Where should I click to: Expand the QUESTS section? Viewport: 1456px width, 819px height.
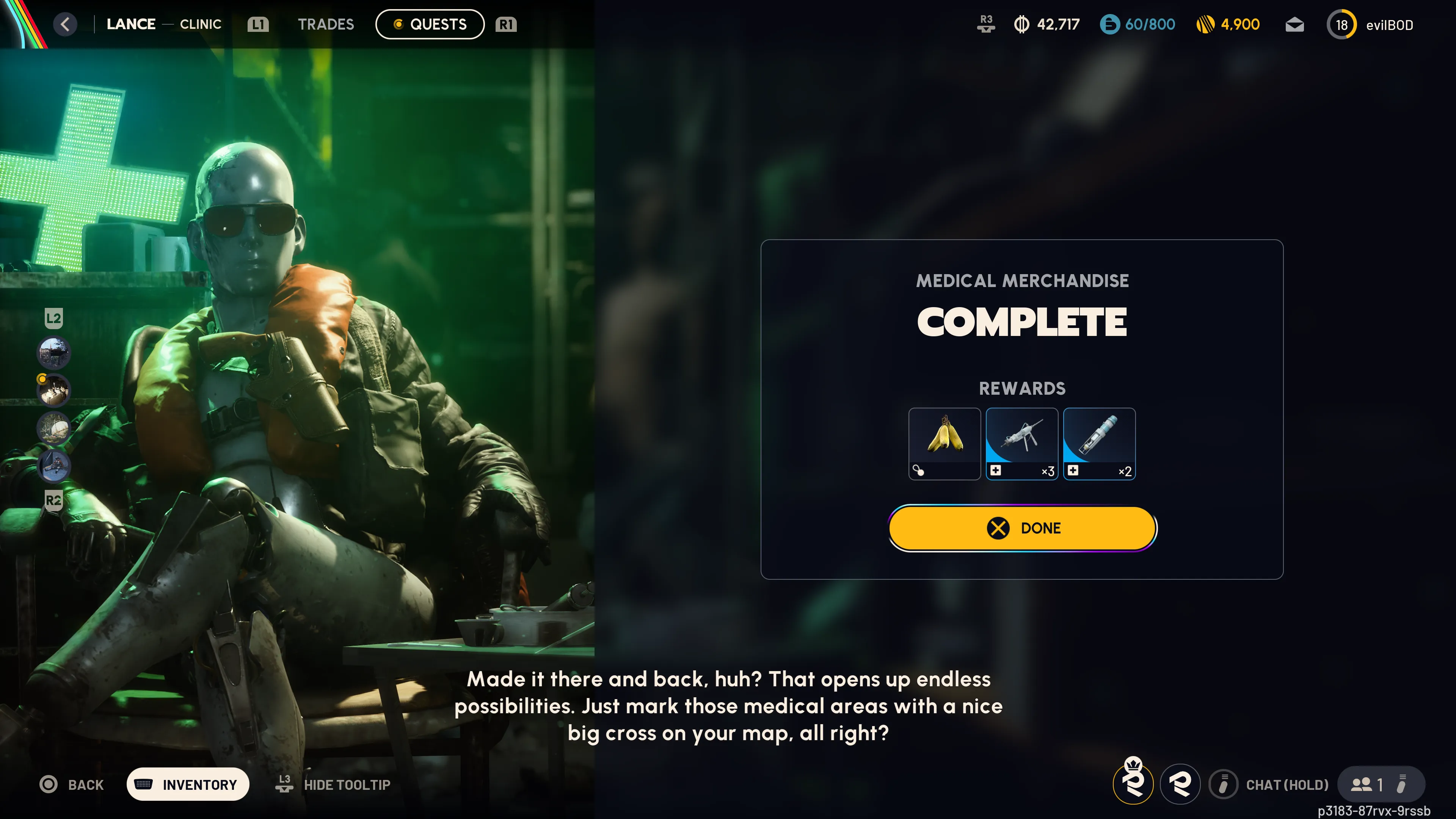click(x=430, y=24)
